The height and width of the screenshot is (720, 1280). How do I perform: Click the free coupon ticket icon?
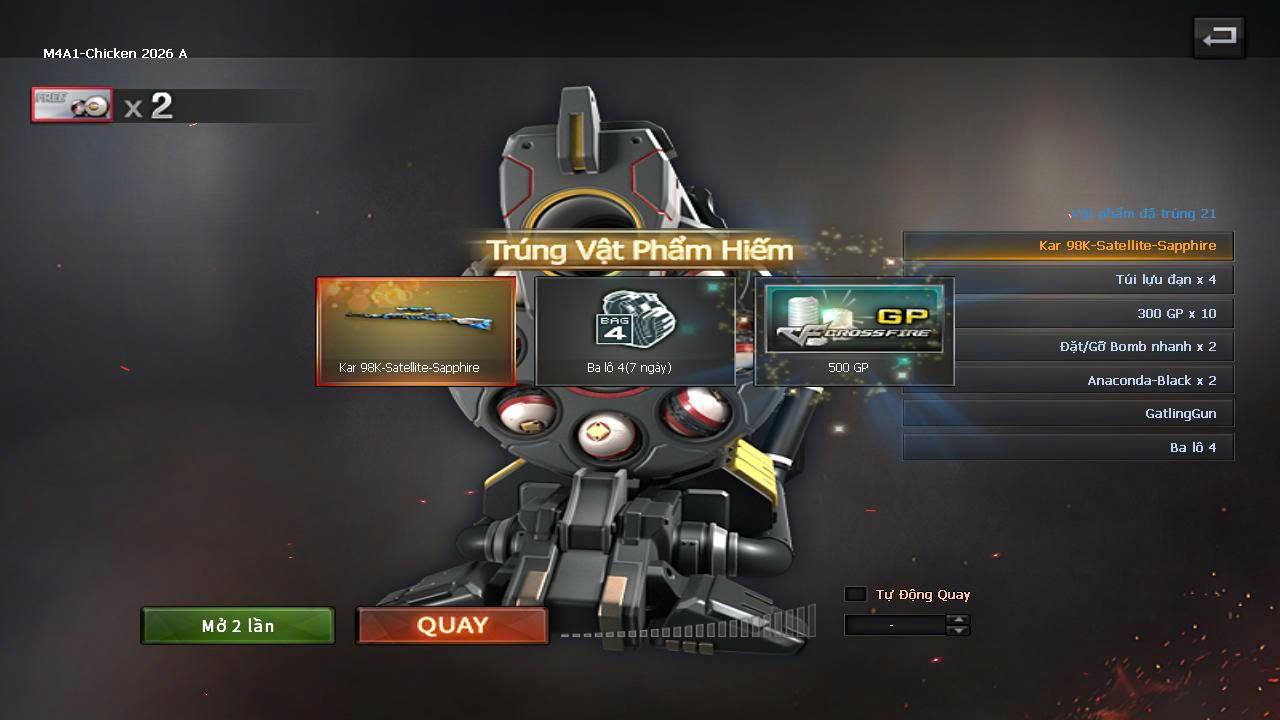(72, 105)
